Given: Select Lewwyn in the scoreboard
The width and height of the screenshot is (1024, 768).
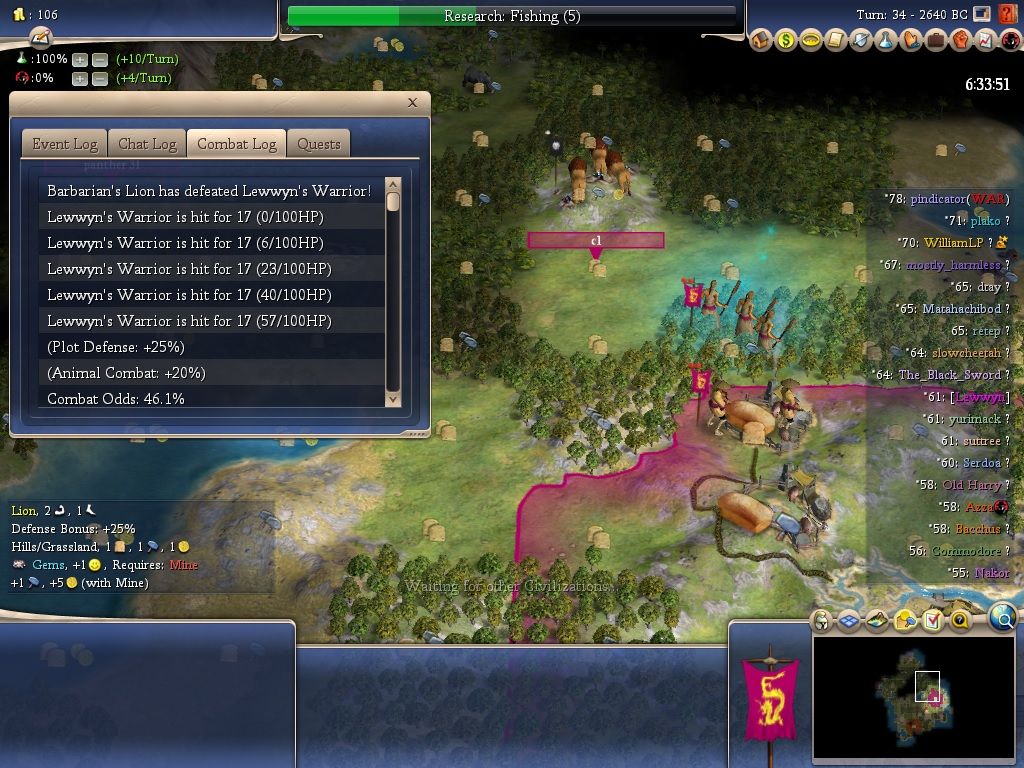Looking at the screenshot, I should click(979, 398).
